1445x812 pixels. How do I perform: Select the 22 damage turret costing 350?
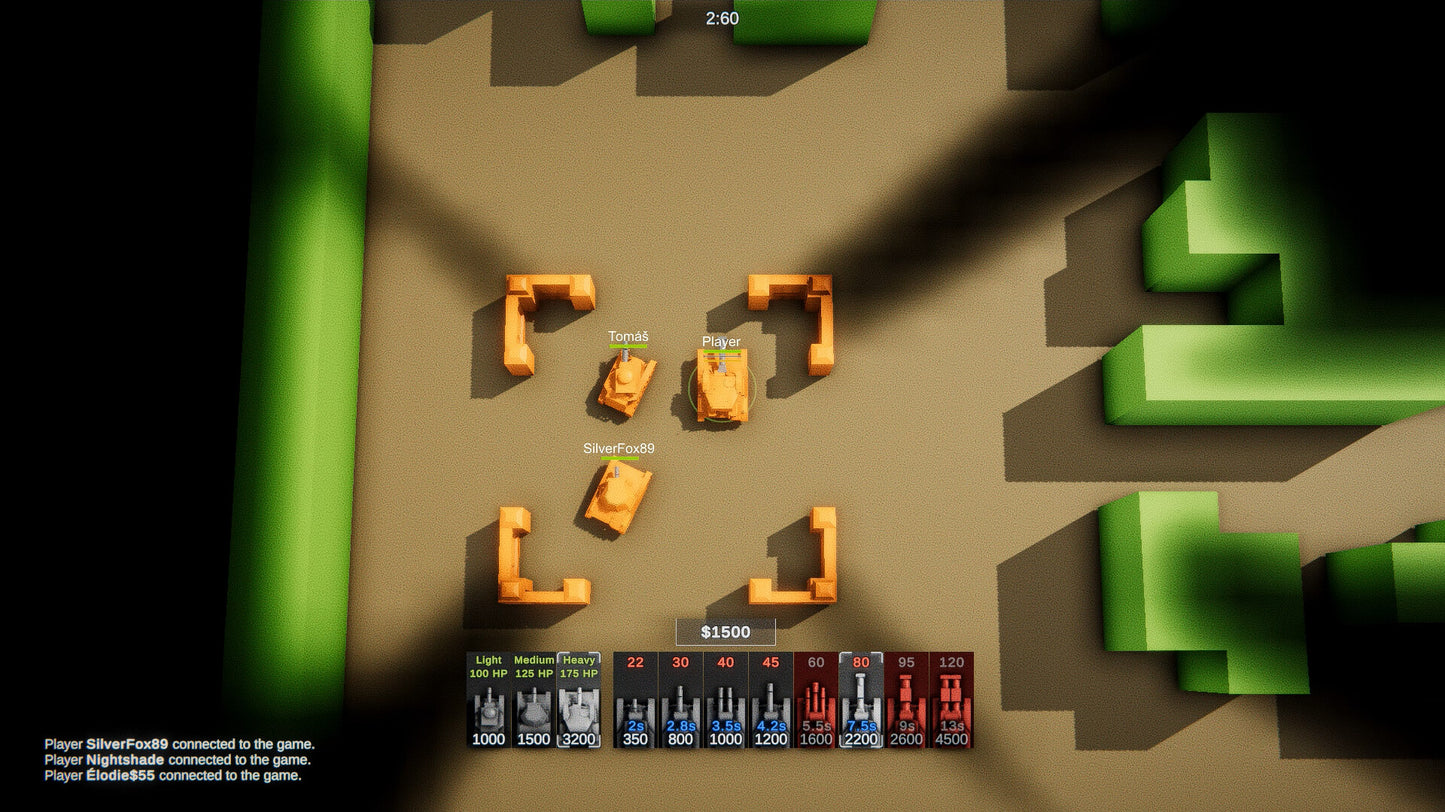635,700
